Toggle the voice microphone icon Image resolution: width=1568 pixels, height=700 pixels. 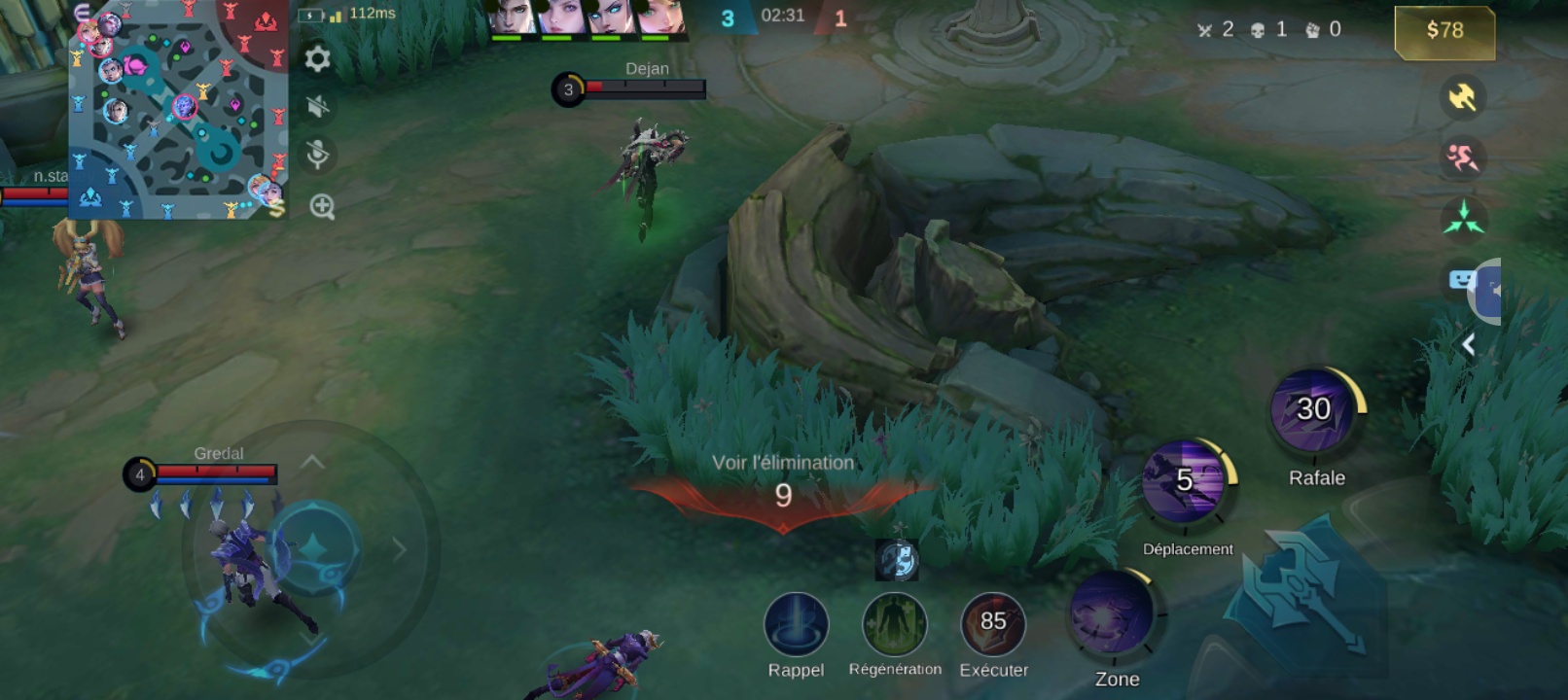[317, 154]
